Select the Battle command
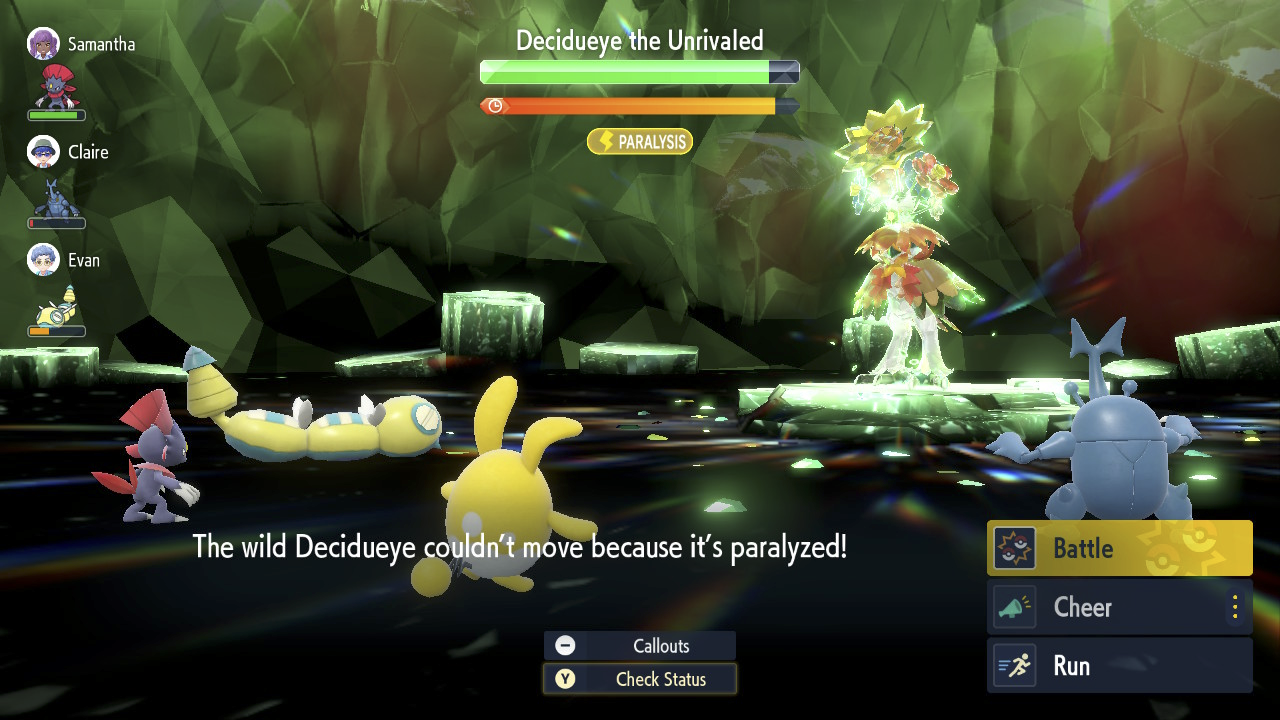This screenshot has height=720, width=1280. [1119, 548]
